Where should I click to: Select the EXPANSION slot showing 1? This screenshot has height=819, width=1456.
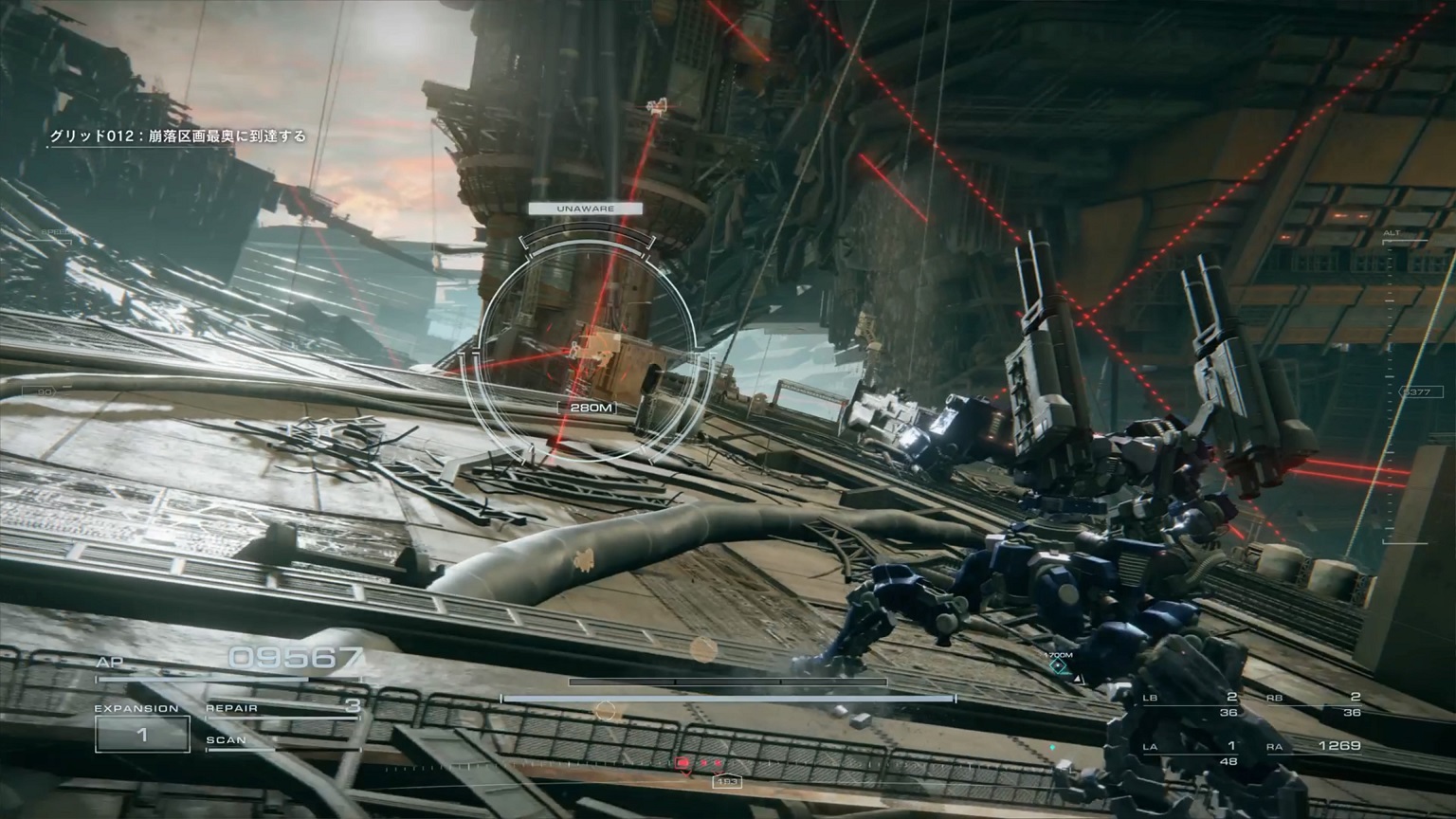(142, 735)
